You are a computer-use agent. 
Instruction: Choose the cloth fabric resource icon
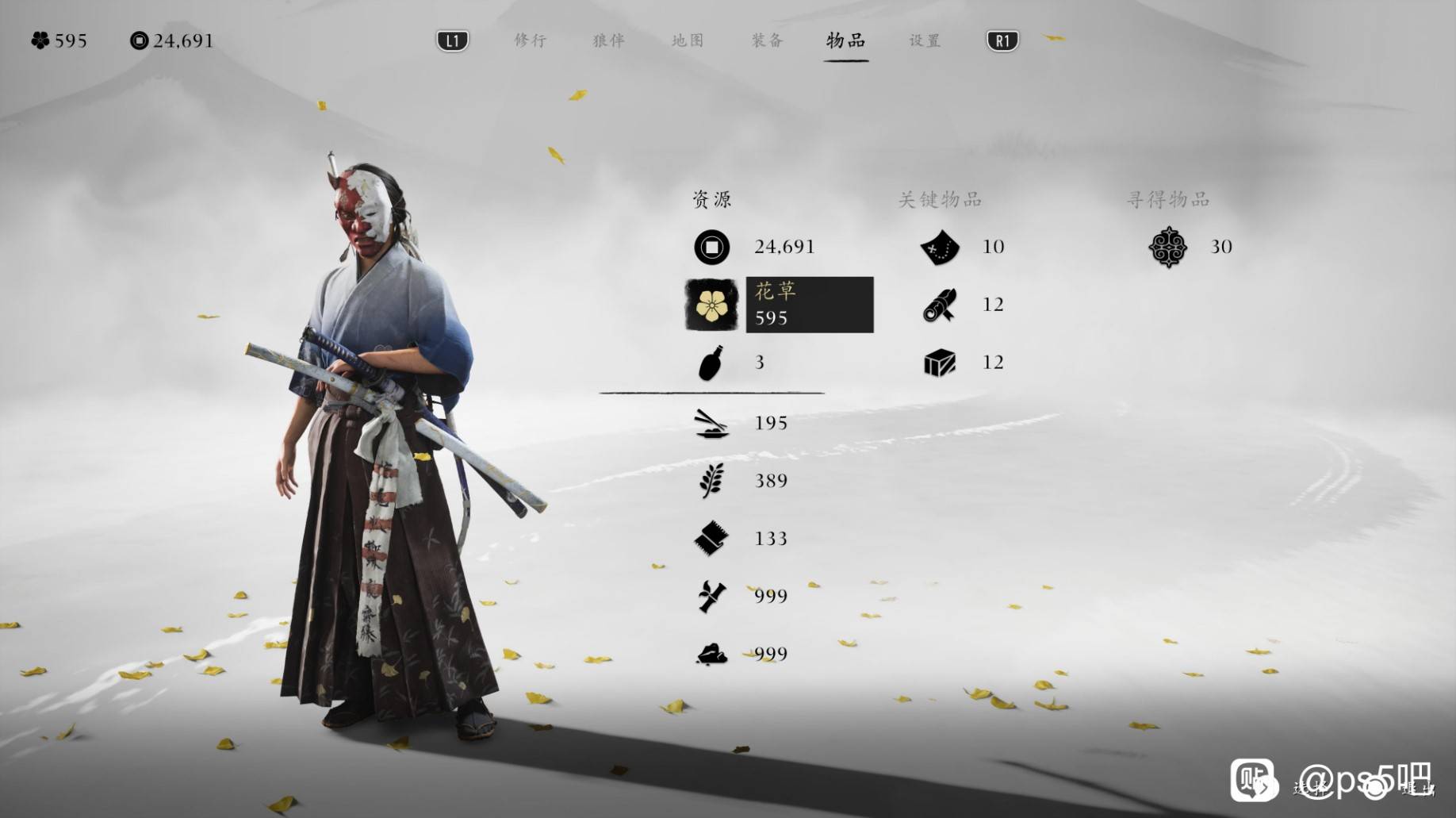(x=711, y=539)
